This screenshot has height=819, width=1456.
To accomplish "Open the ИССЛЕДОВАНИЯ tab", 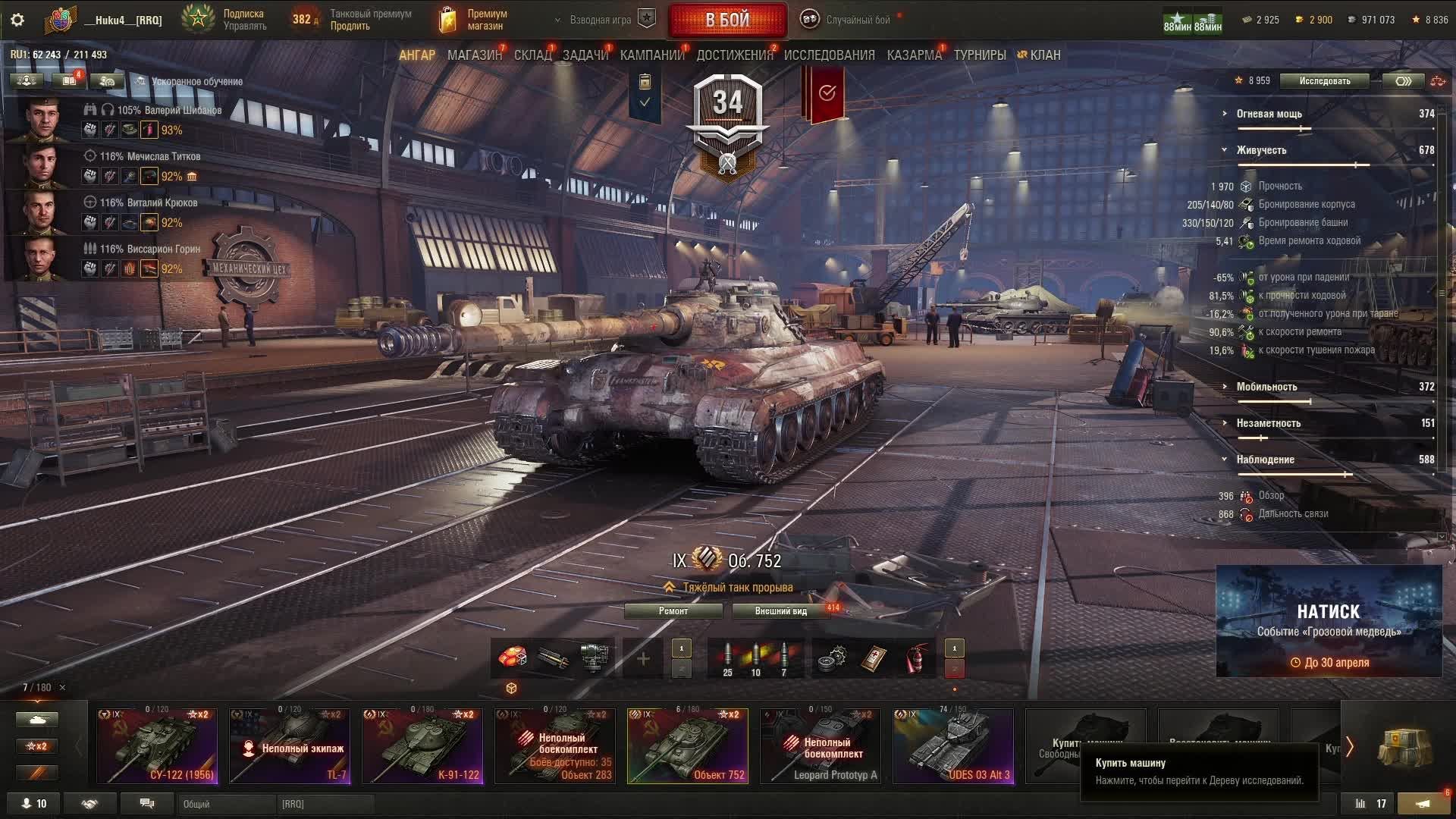I will click(829, 55).
